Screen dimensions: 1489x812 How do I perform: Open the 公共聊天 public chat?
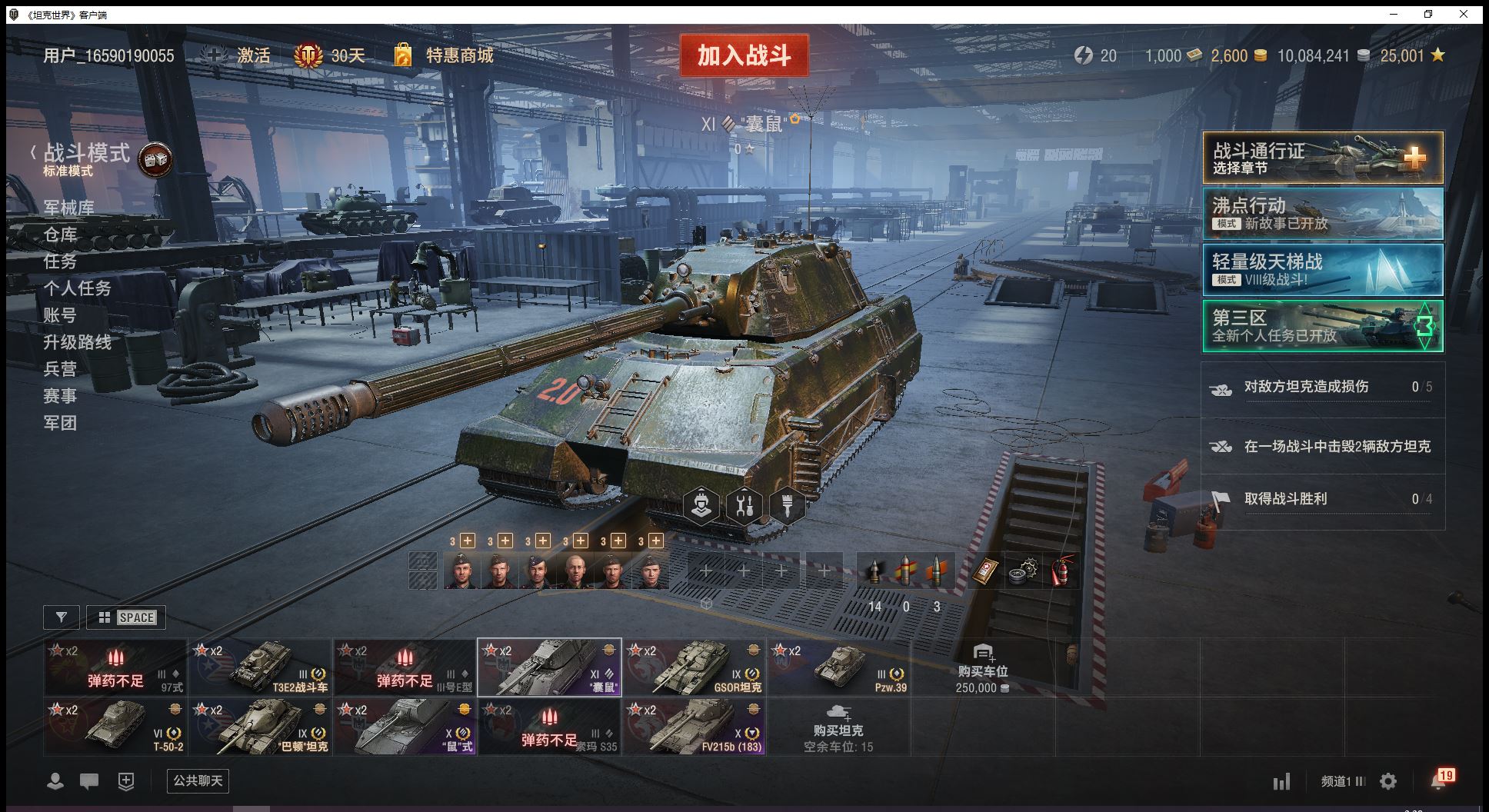pyautogui.click(x=198, y=781)
